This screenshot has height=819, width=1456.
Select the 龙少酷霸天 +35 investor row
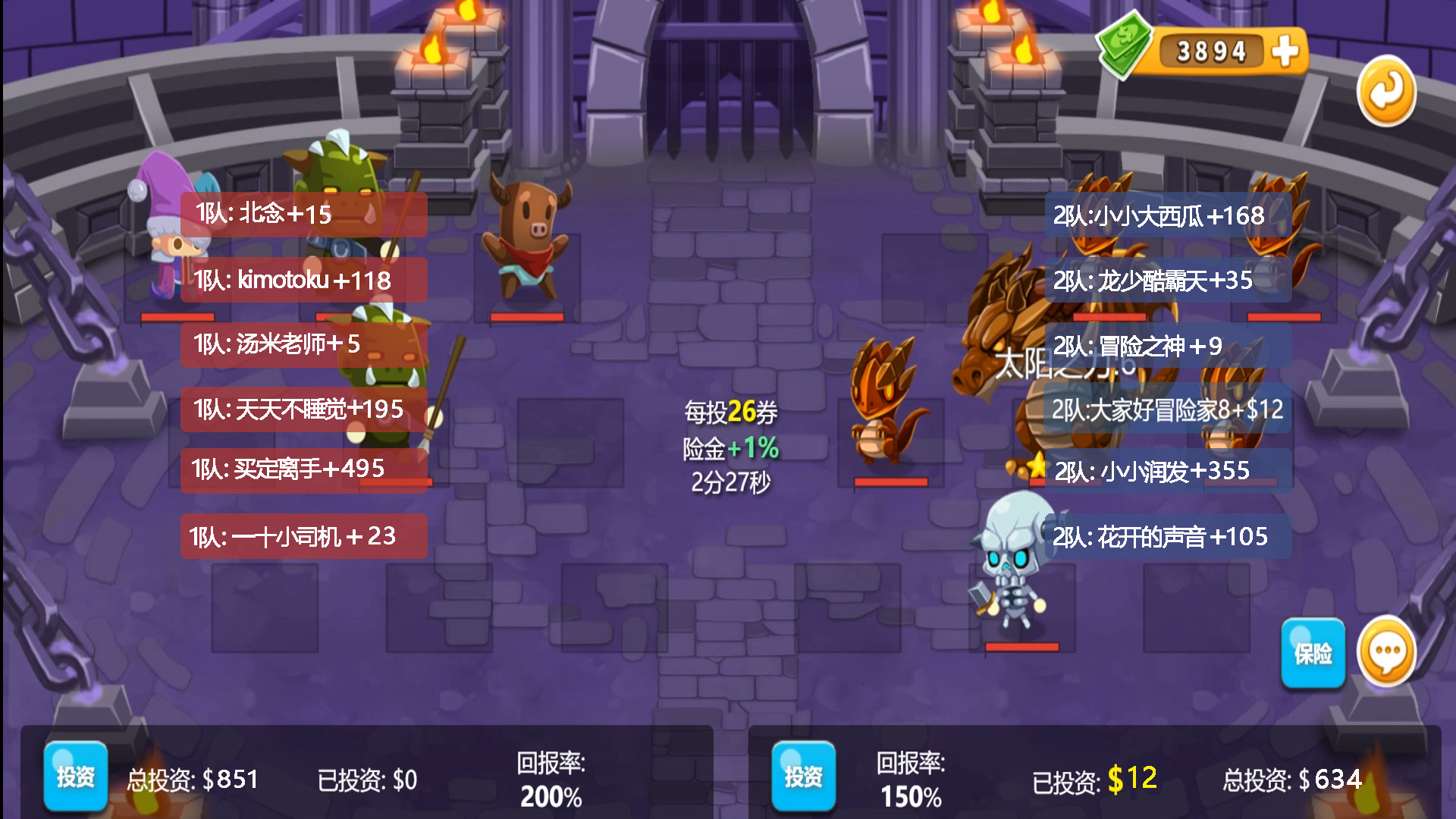[1168, 281]
